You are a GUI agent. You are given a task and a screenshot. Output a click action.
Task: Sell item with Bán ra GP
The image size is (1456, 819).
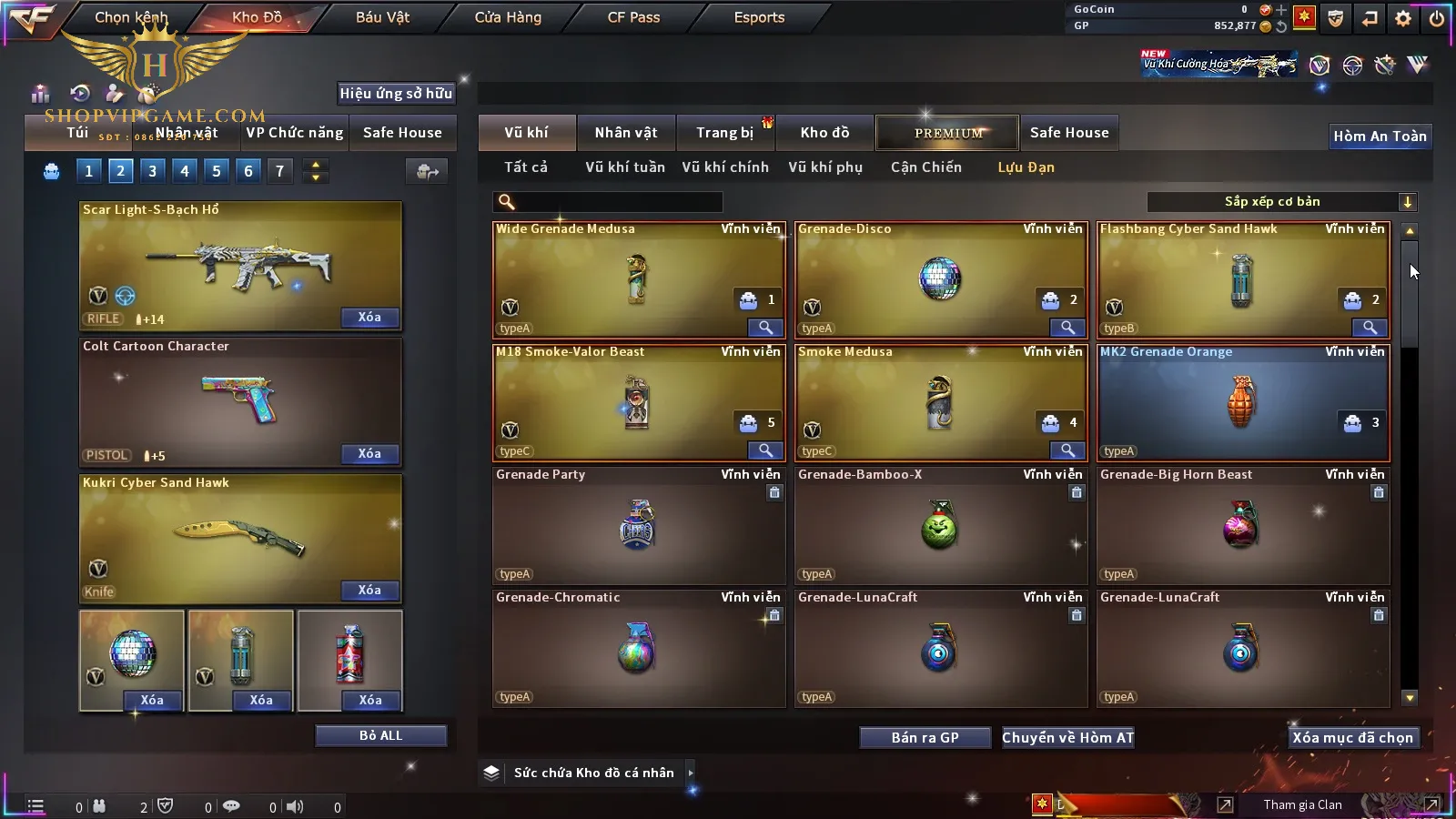pos(925,738)
